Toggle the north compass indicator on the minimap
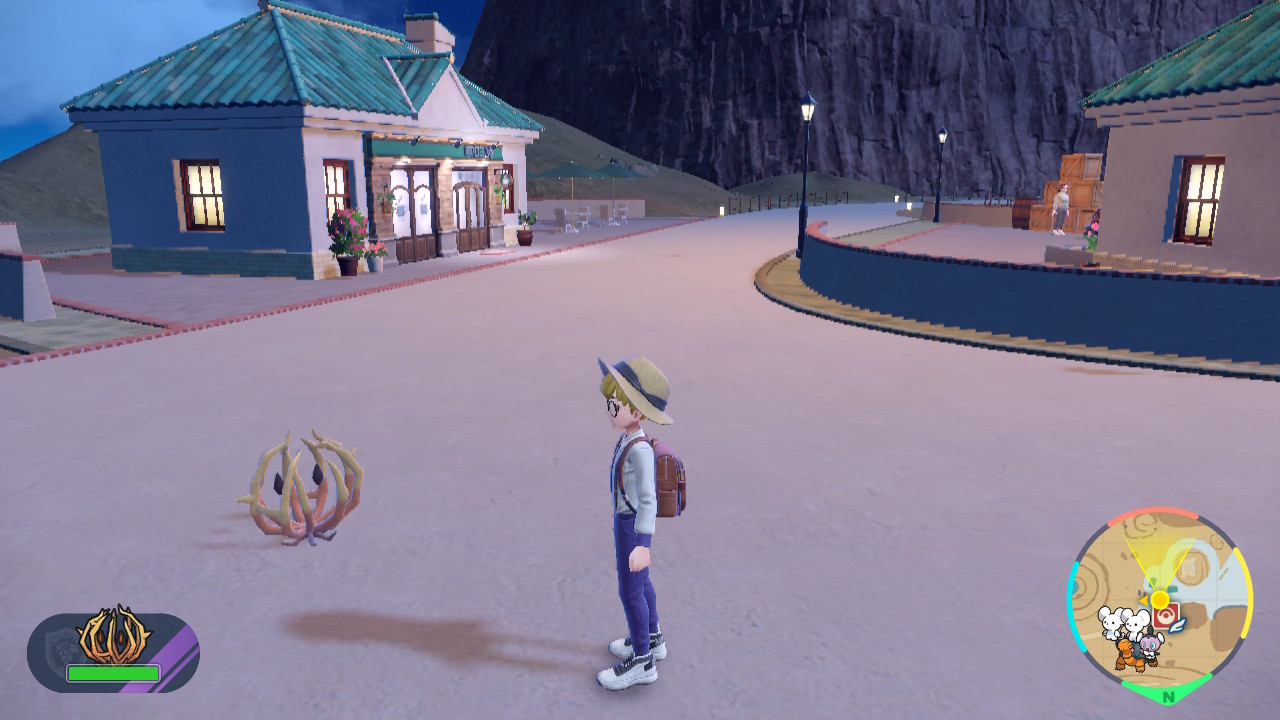 pos(1169,695)
